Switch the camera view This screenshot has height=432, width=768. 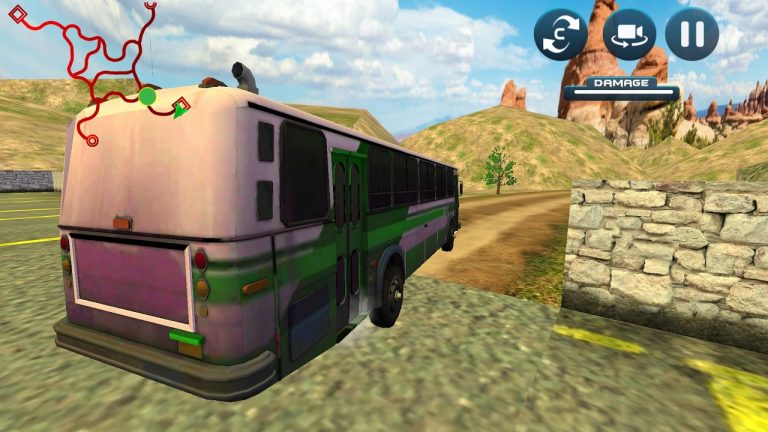coord(629,35)
